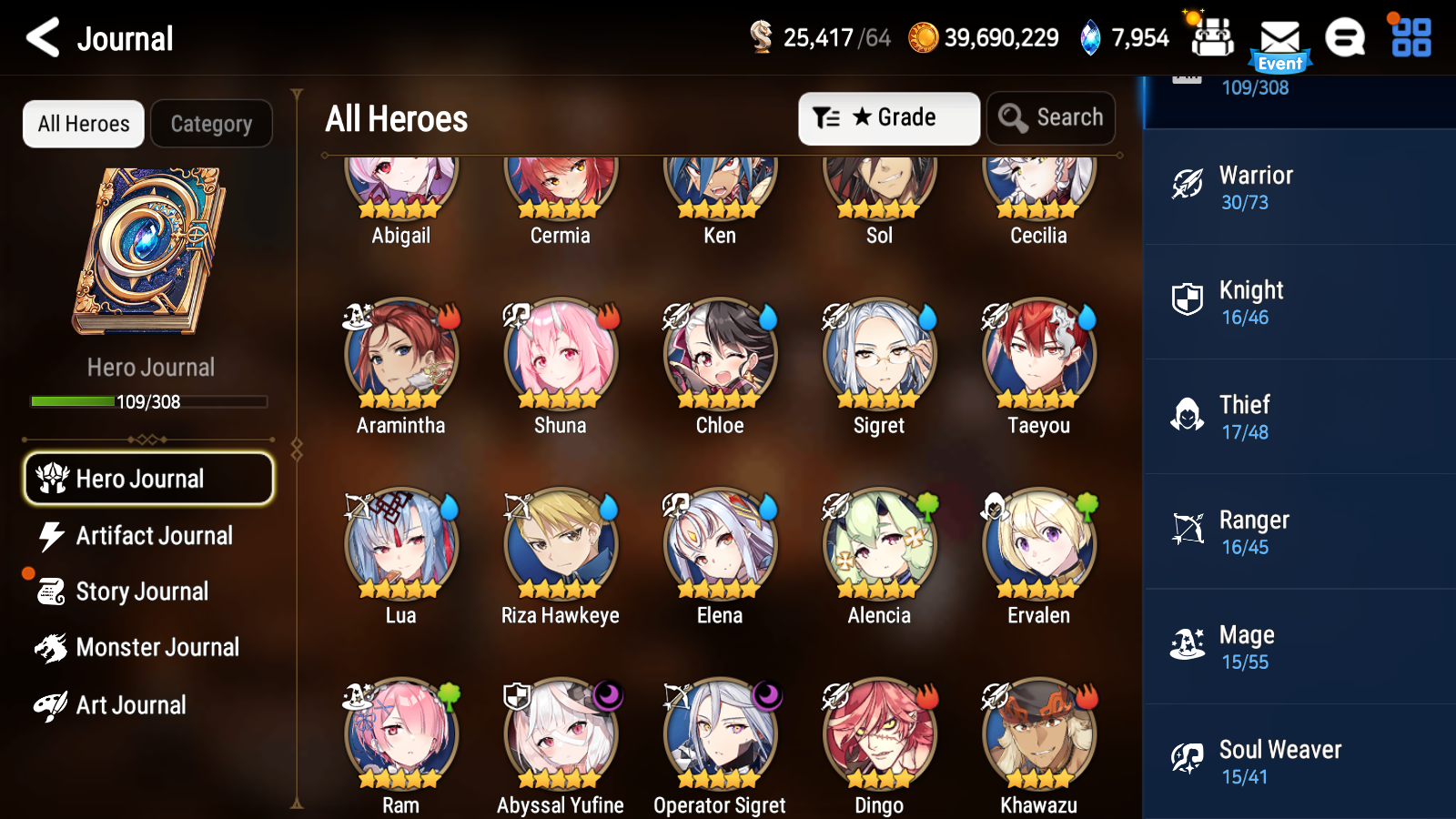Open the Search function
Image resolution: width=1456 pixels, height=819 pixels.
click(1051, 117)
